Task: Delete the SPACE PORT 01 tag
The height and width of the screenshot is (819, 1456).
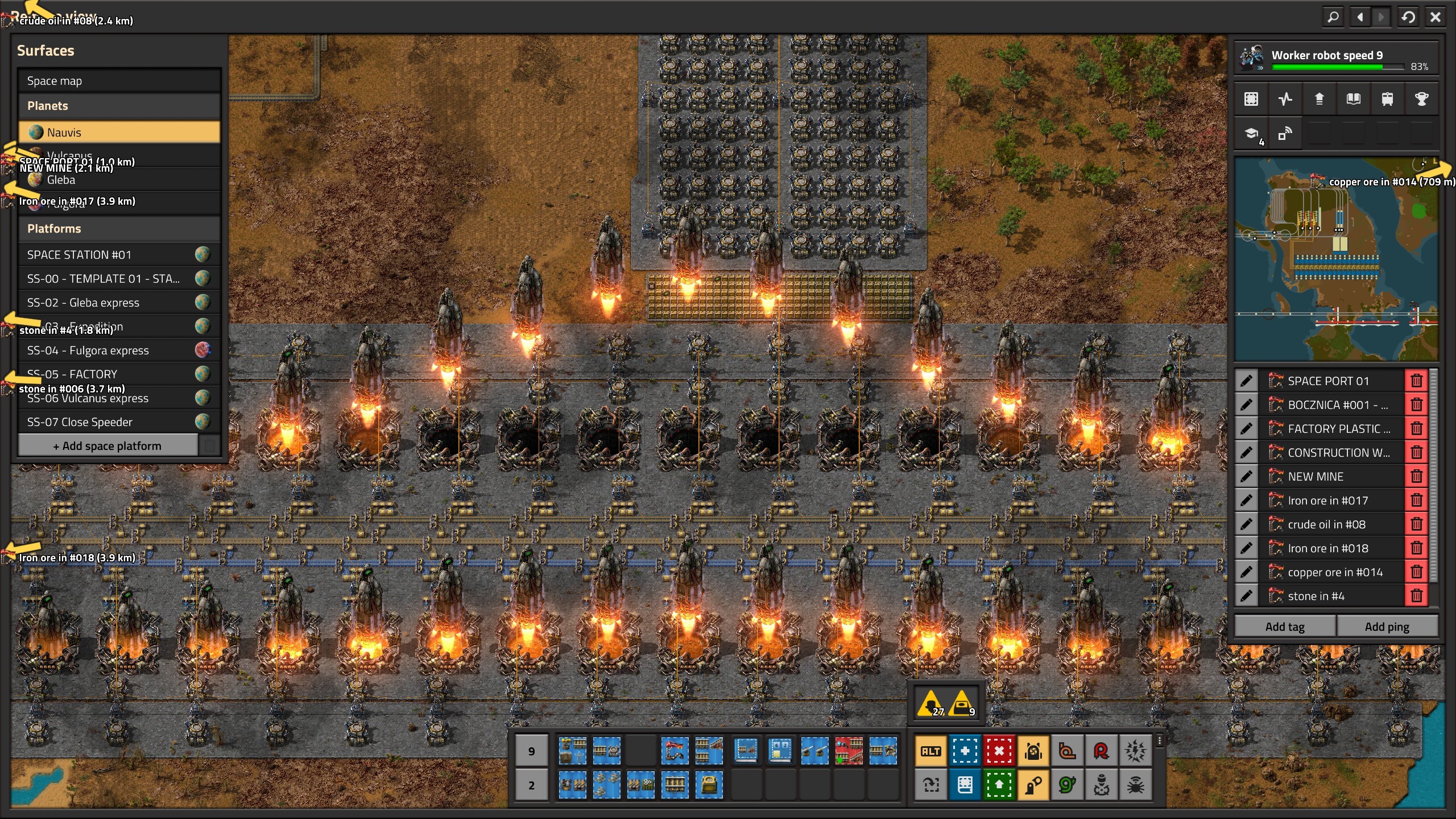Action: 1416,381
